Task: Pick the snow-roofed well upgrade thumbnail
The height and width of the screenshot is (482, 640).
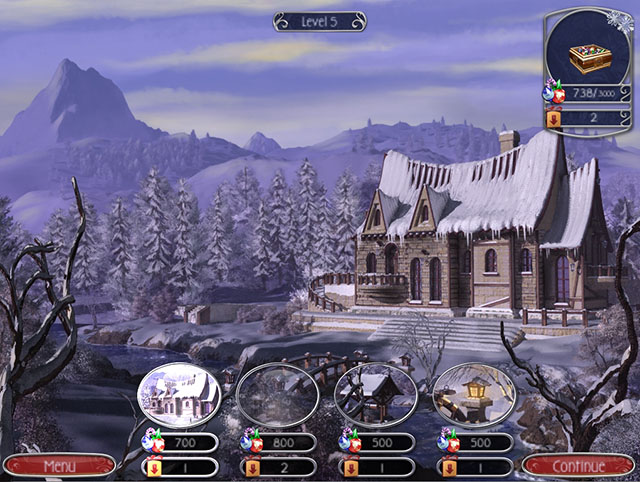Action: (375, 394)
